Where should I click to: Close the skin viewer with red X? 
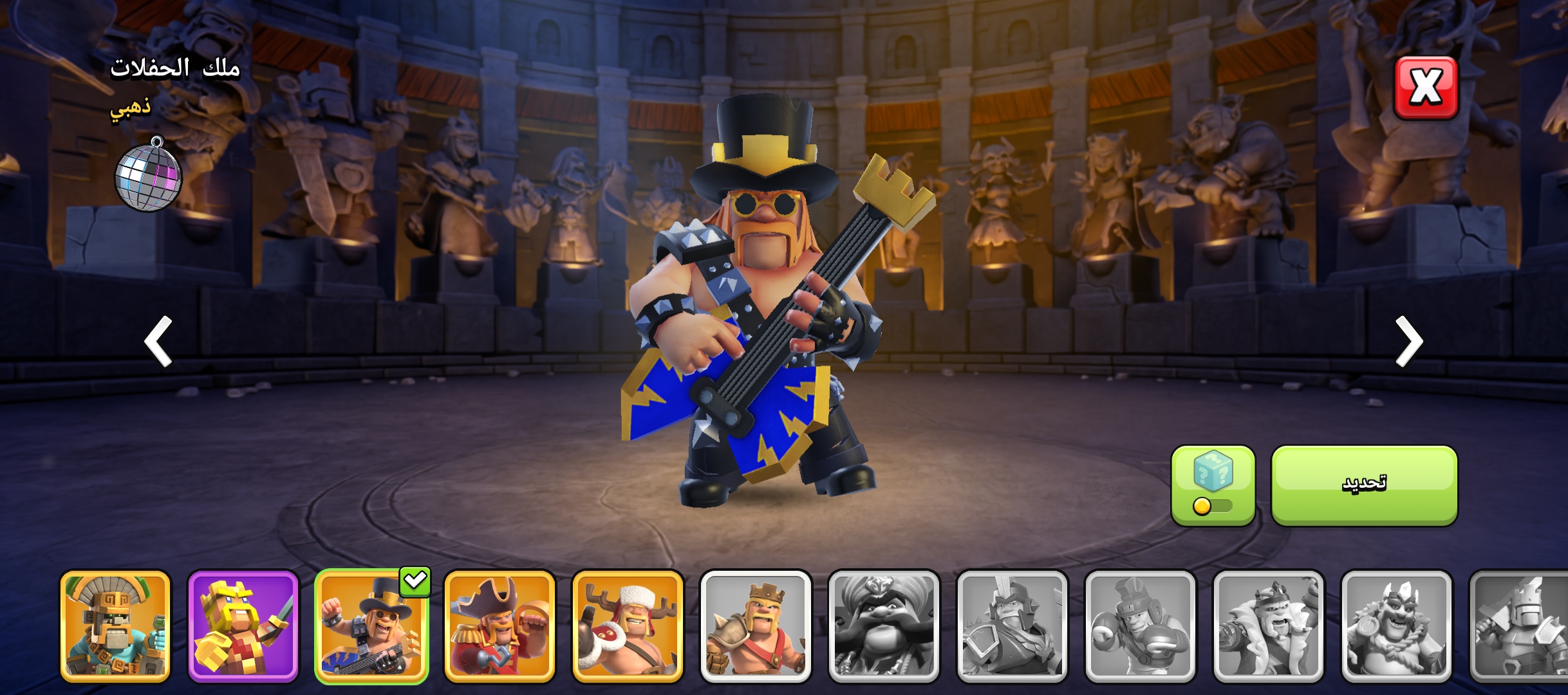pyautogui.click(x=1426, y=88)
